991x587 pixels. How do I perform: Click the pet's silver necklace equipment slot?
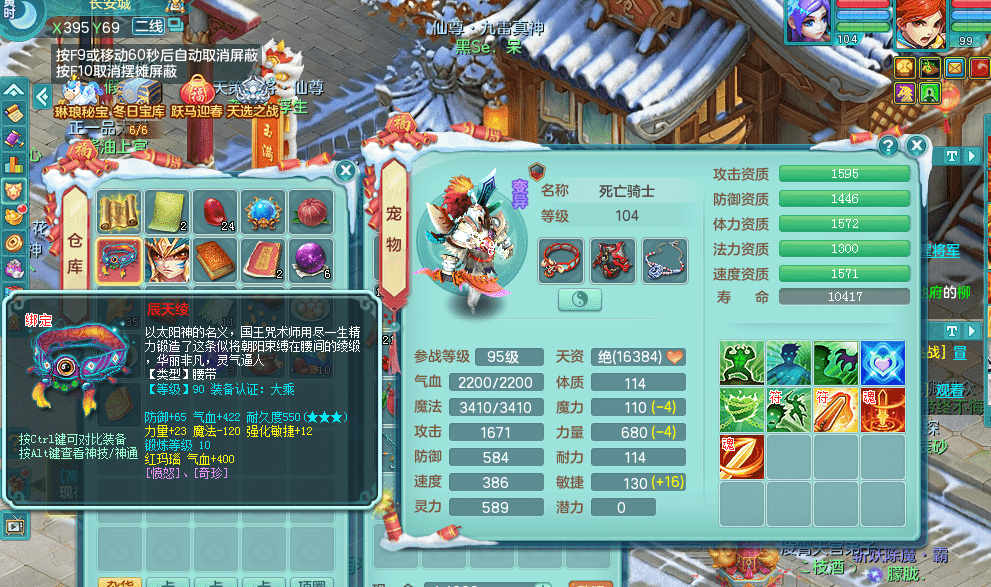(x=664, y=259)
